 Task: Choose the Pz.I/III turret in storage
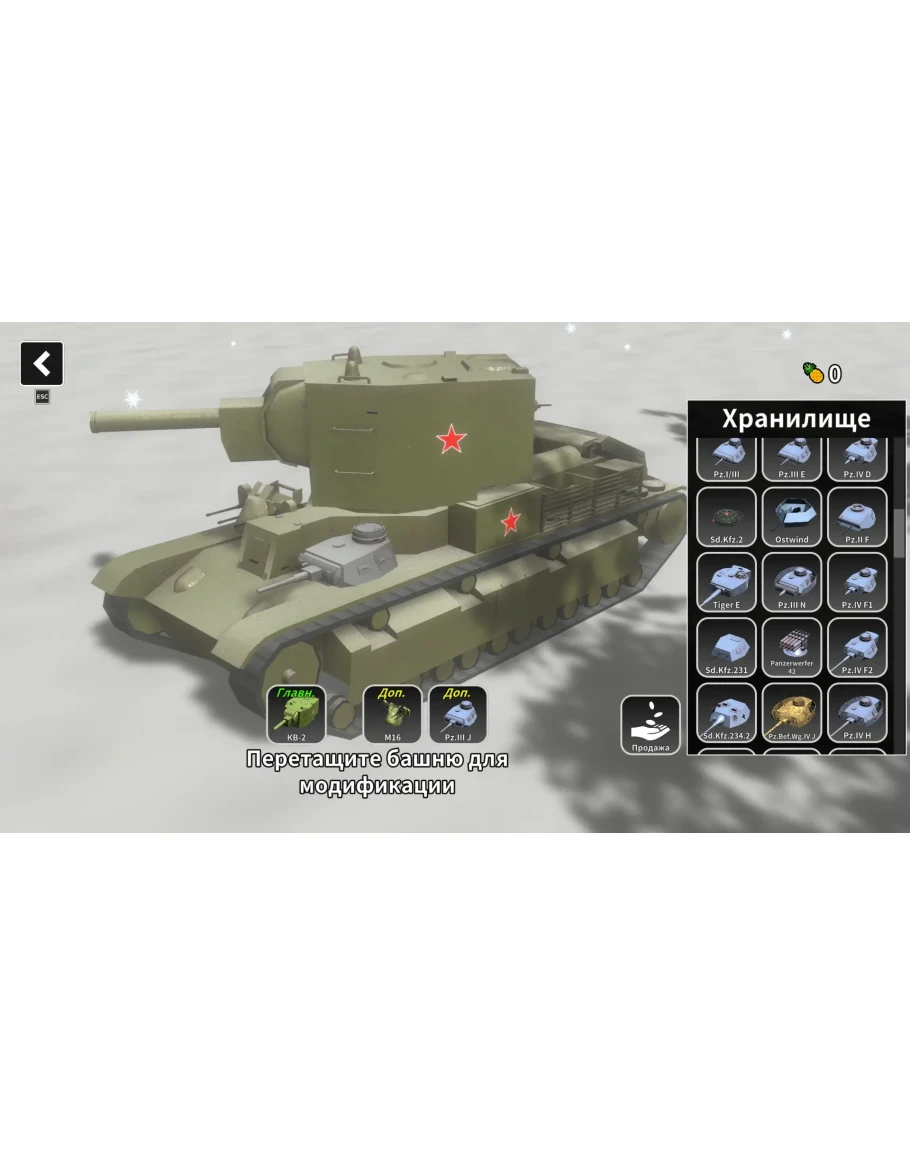(726, 458)
